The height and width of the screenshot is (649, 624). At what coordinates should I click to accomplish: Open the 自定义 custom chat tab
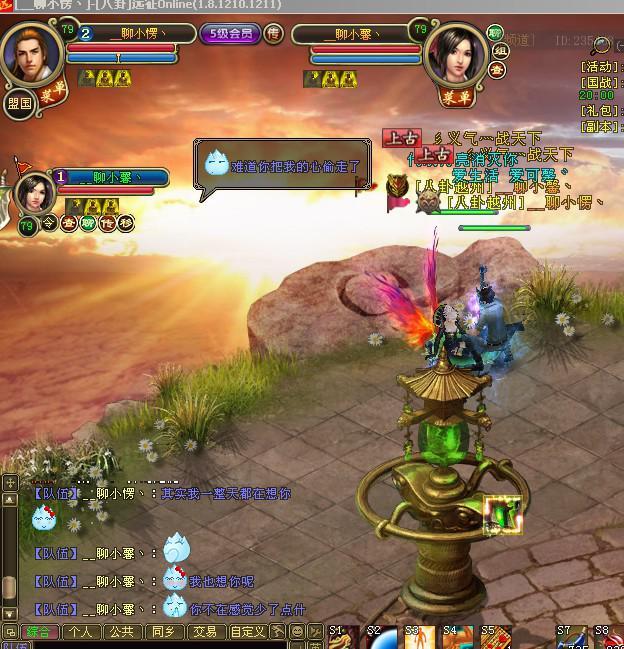246,632
